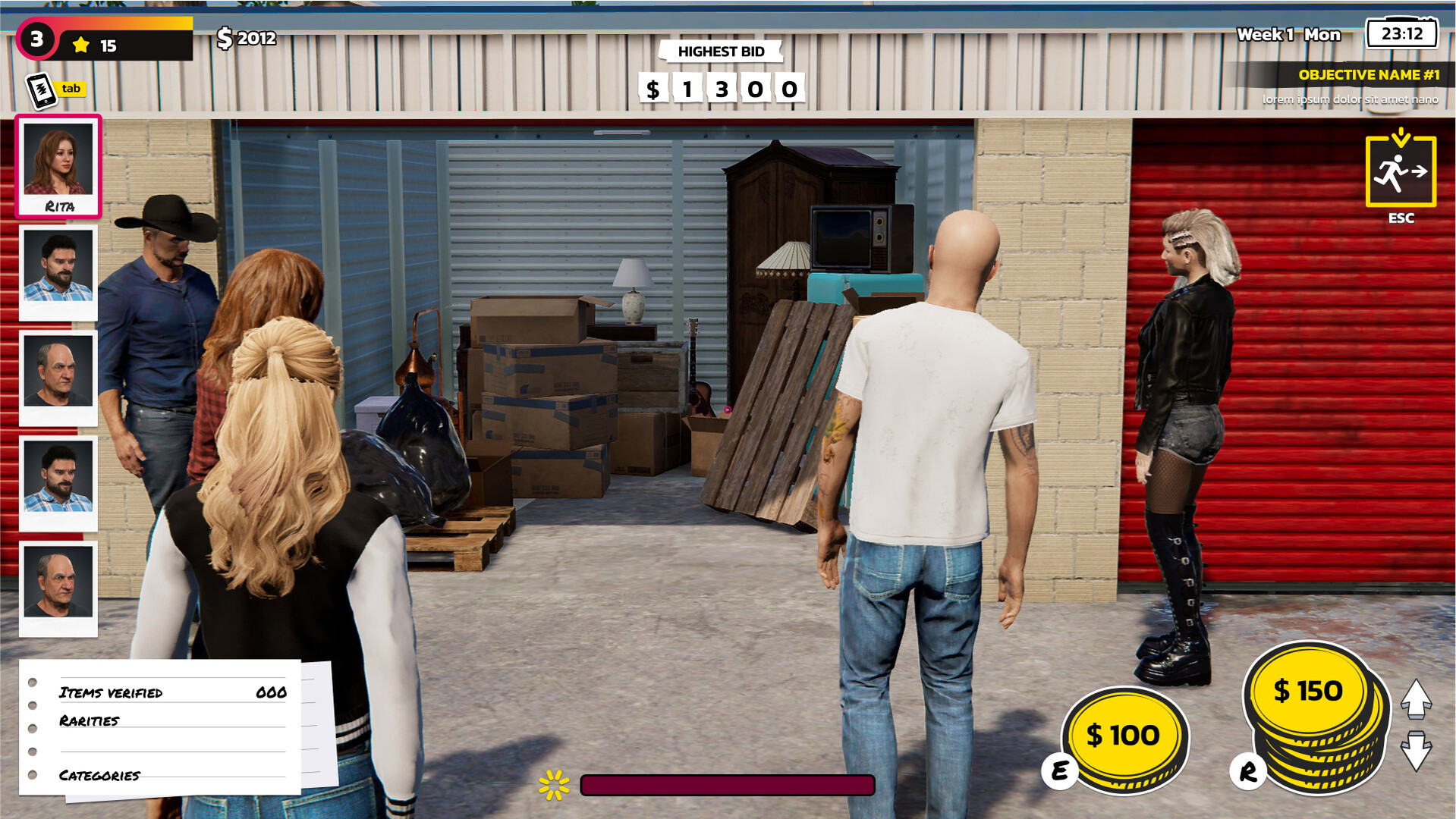This screenshot has width=1456, height=819.
Task: Click the Categories entry on the notepad
Action: pyautogui.click(x=99, y=775)
